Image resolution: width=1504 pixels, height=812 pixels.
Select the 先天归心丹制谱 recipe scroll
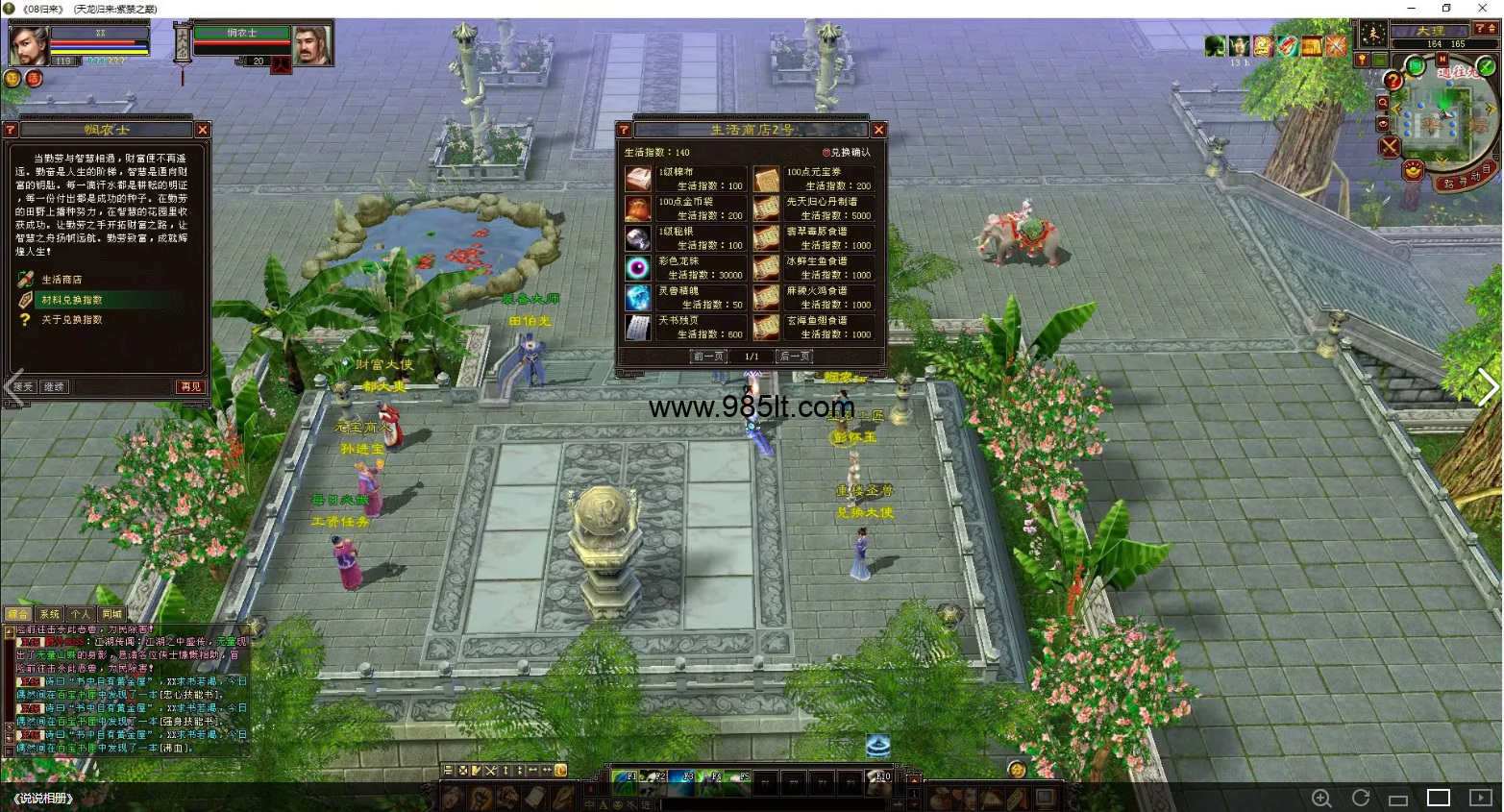tap(766, 209)
